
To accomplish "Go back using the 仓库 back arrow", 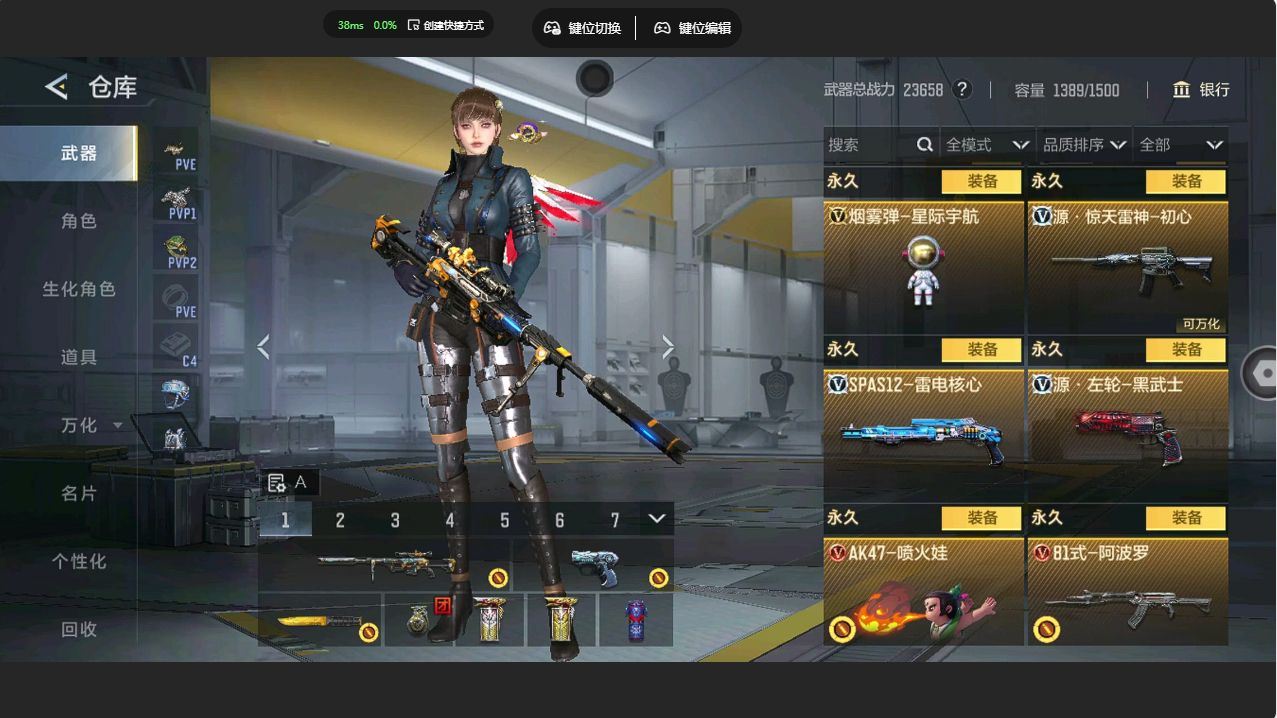I will point(56,87).
